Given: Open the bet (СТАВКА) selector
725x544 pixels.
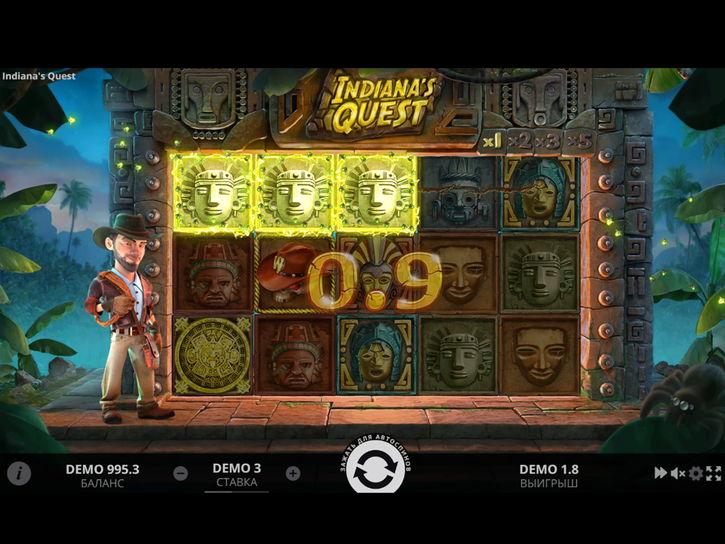Looking at the screenshot, I should pyautogui.click(x=237, y=475).
